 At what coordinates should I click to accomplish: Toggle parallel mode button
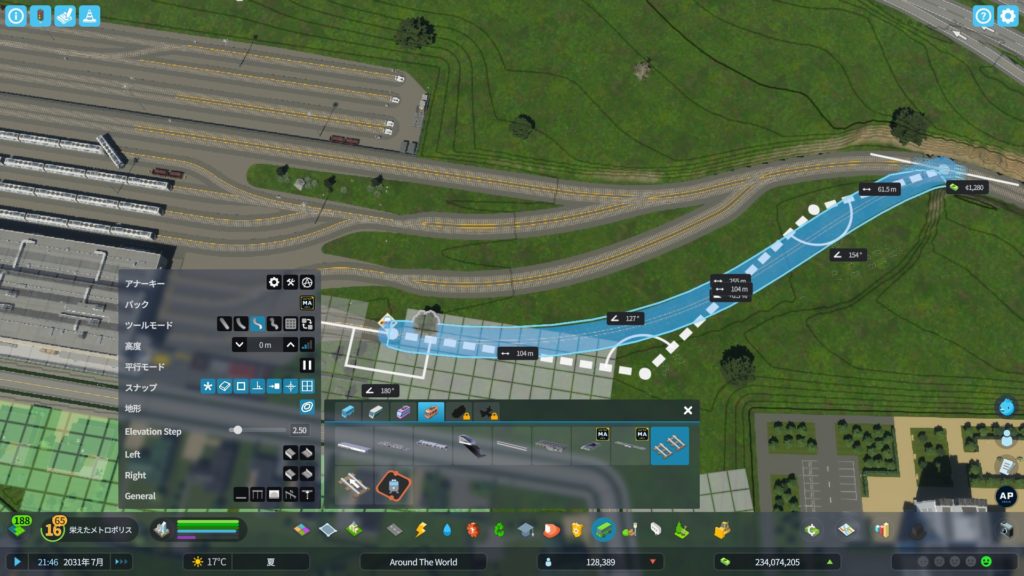click(307, 366)
